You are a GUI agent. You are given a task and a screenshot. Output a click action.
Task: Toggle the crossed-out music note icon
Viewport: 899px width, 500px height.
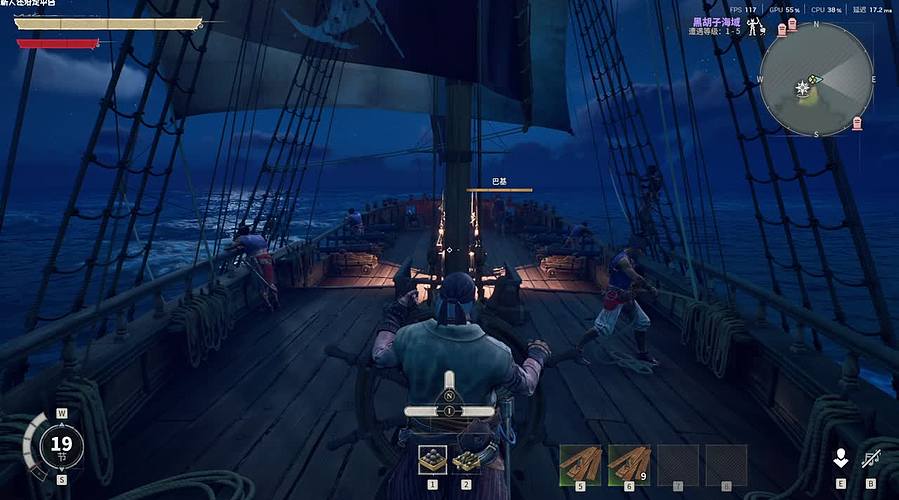(x=869, y=458)
